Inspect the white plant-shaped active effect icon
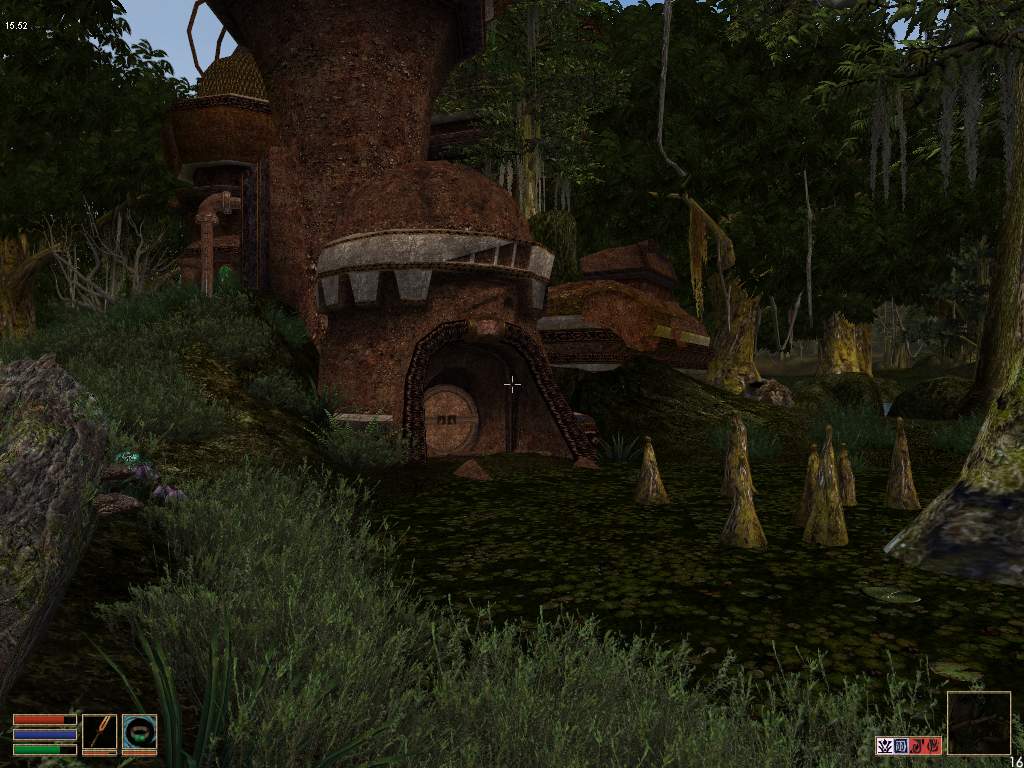This screenshot has width=1024, height=768. (x=884, y=745)
